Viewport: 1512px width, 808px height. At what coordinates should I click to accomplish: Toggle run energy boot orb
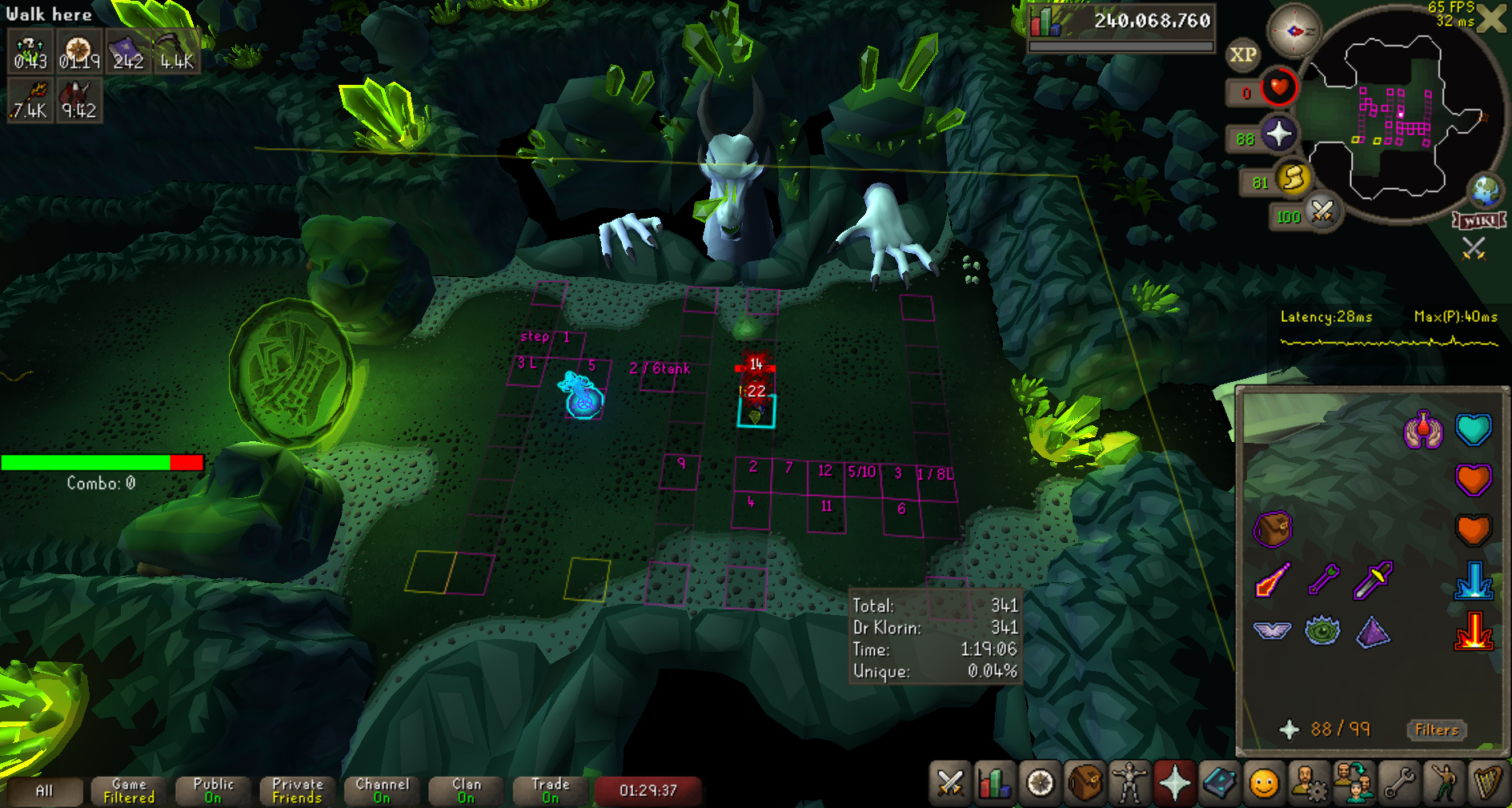(1293, 179)
